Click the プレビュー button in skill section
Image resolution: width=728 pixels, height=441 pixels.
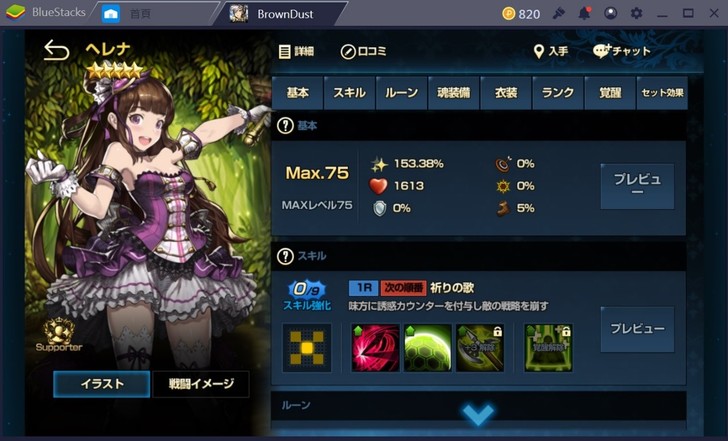click(637, 329)
